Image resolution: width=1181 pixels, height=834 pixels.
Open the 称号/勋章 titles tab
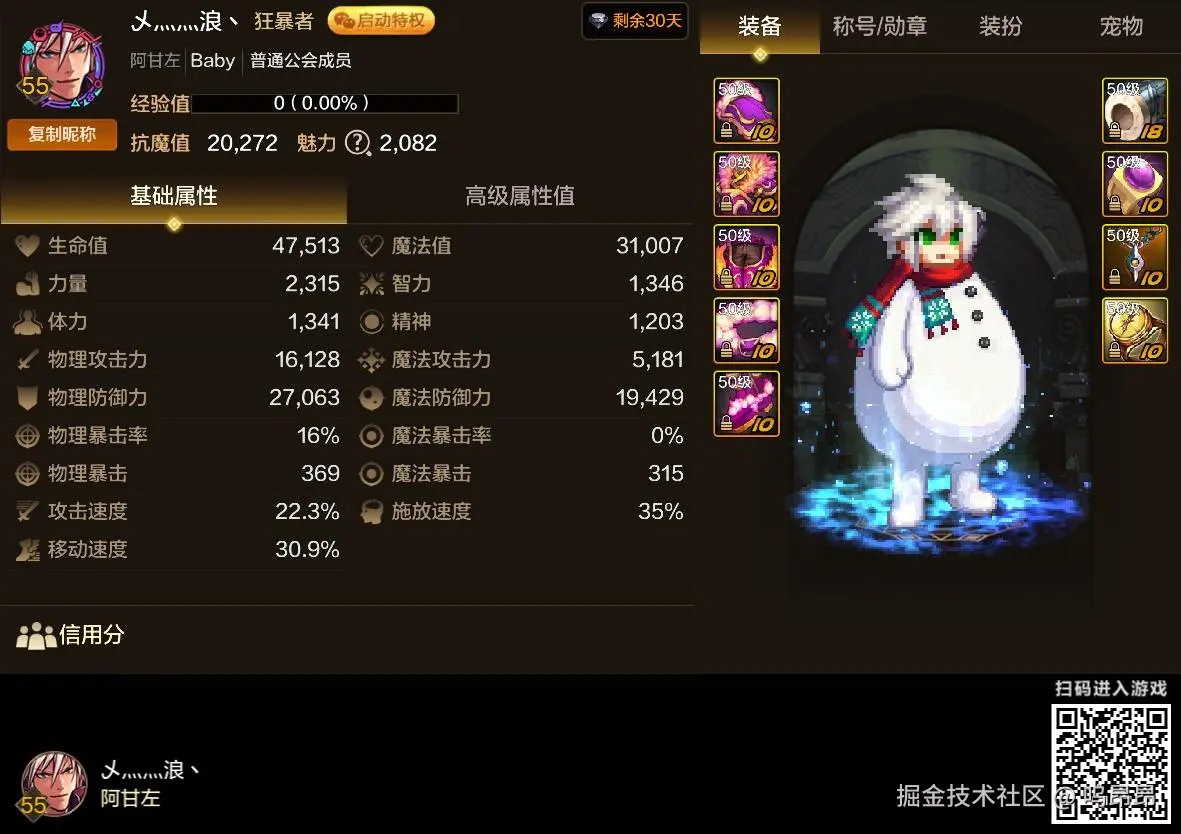879,27
